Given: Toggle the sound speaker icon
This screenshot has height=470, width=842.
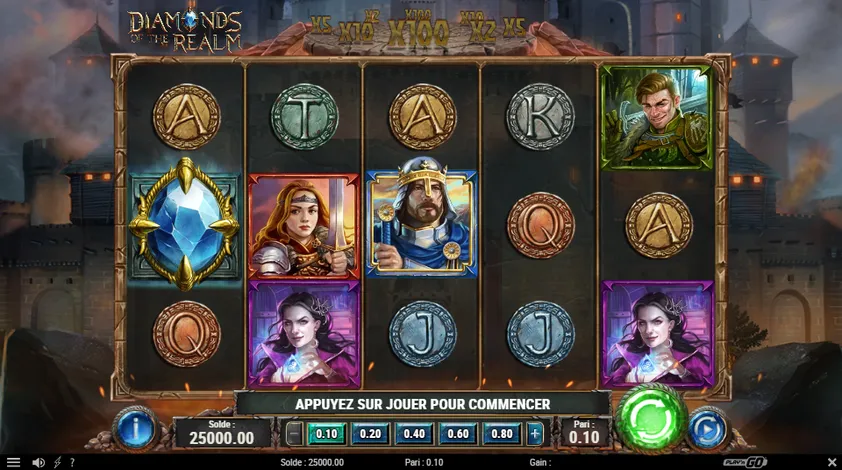Looking at the screenshot, I should [38, 462].
